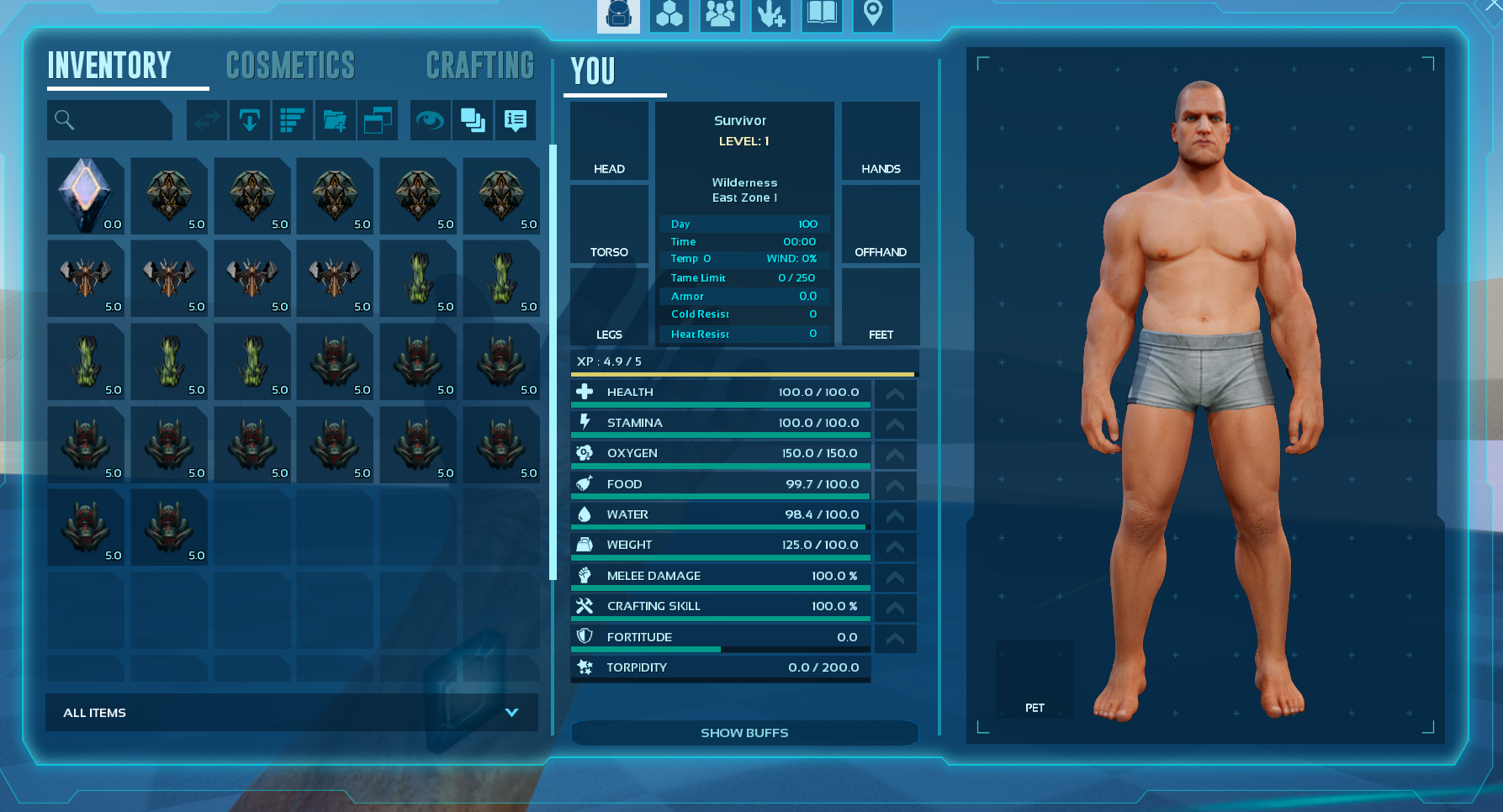The height and width of the screenshot is (812, 1503).
Task: Click the Show Buffs button
Action: click(x=744, y=733)
